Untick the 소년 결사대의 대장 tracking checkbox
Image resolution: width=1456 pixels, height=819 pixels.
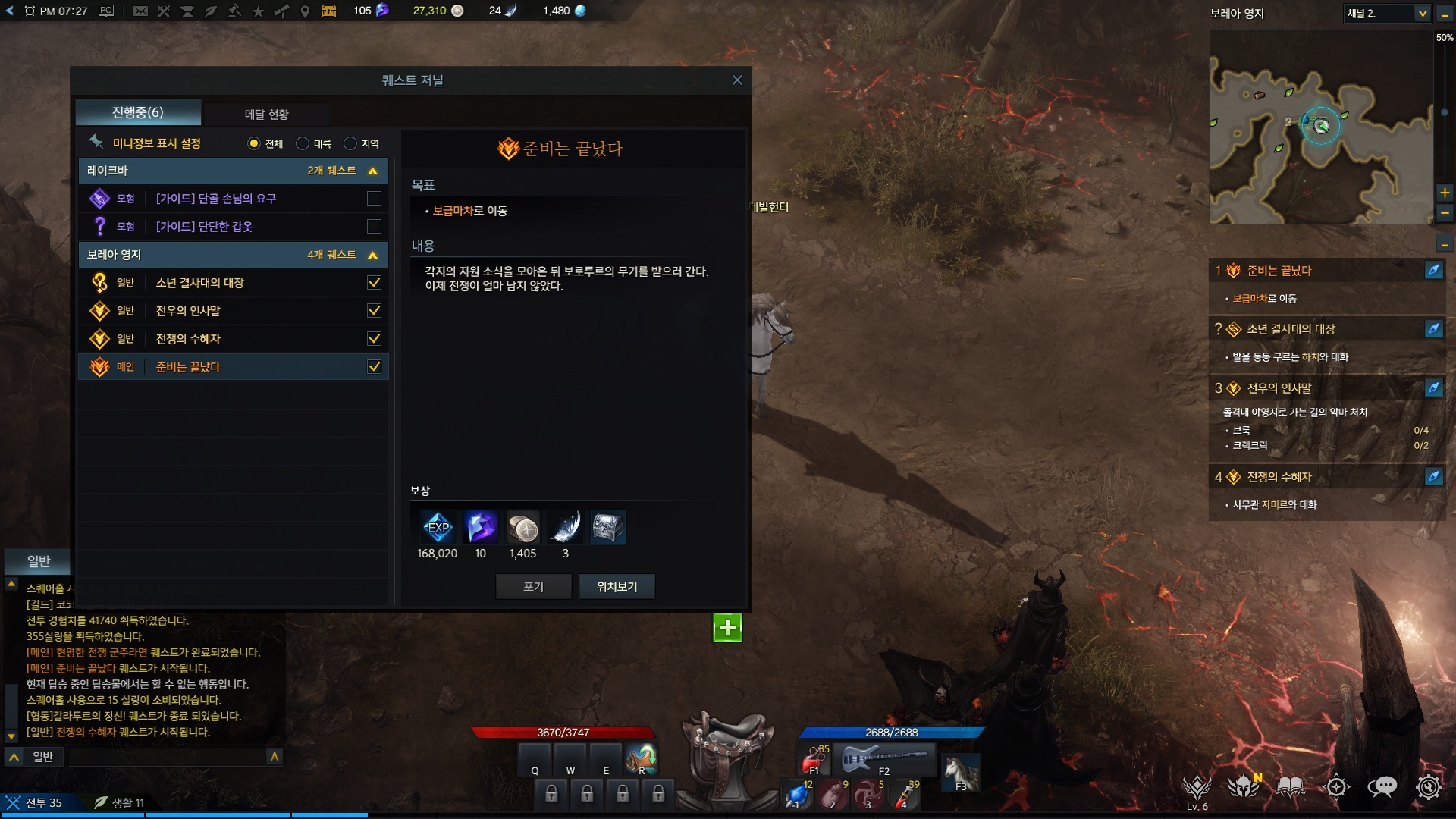tap(374, 283)
